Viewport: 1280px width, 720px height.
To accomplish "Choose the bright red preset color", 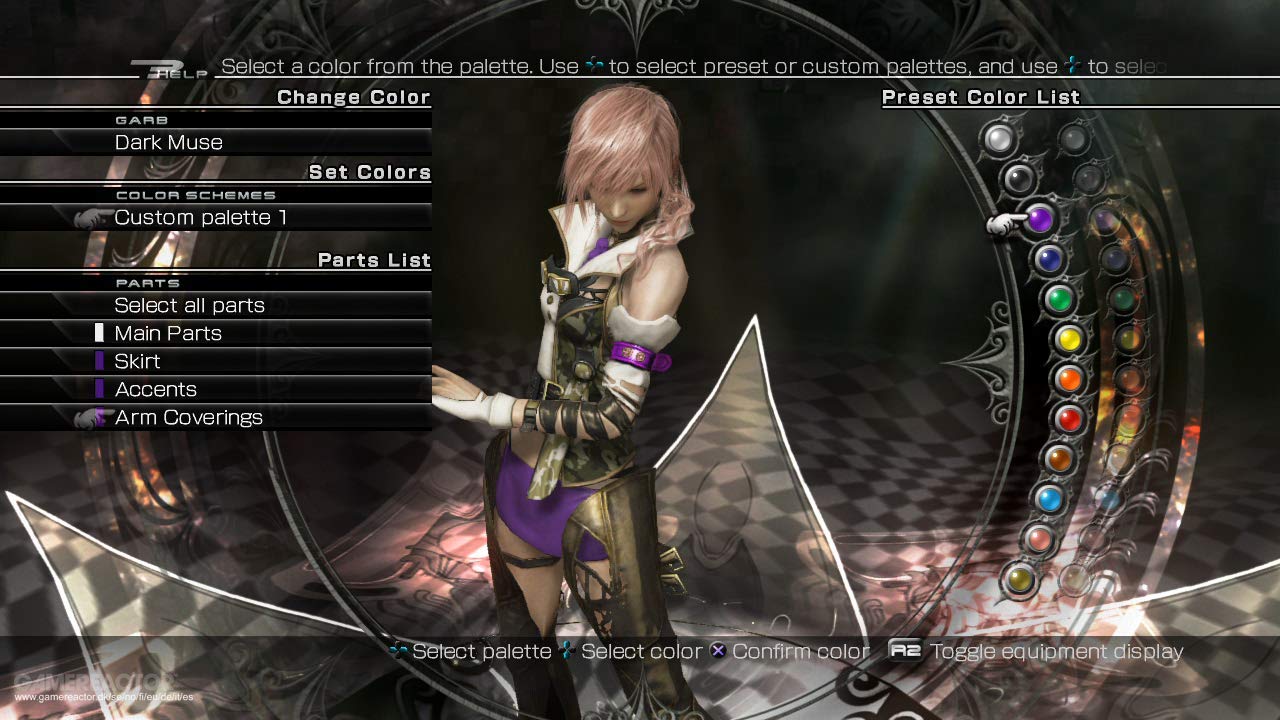I will (1069, 419).
